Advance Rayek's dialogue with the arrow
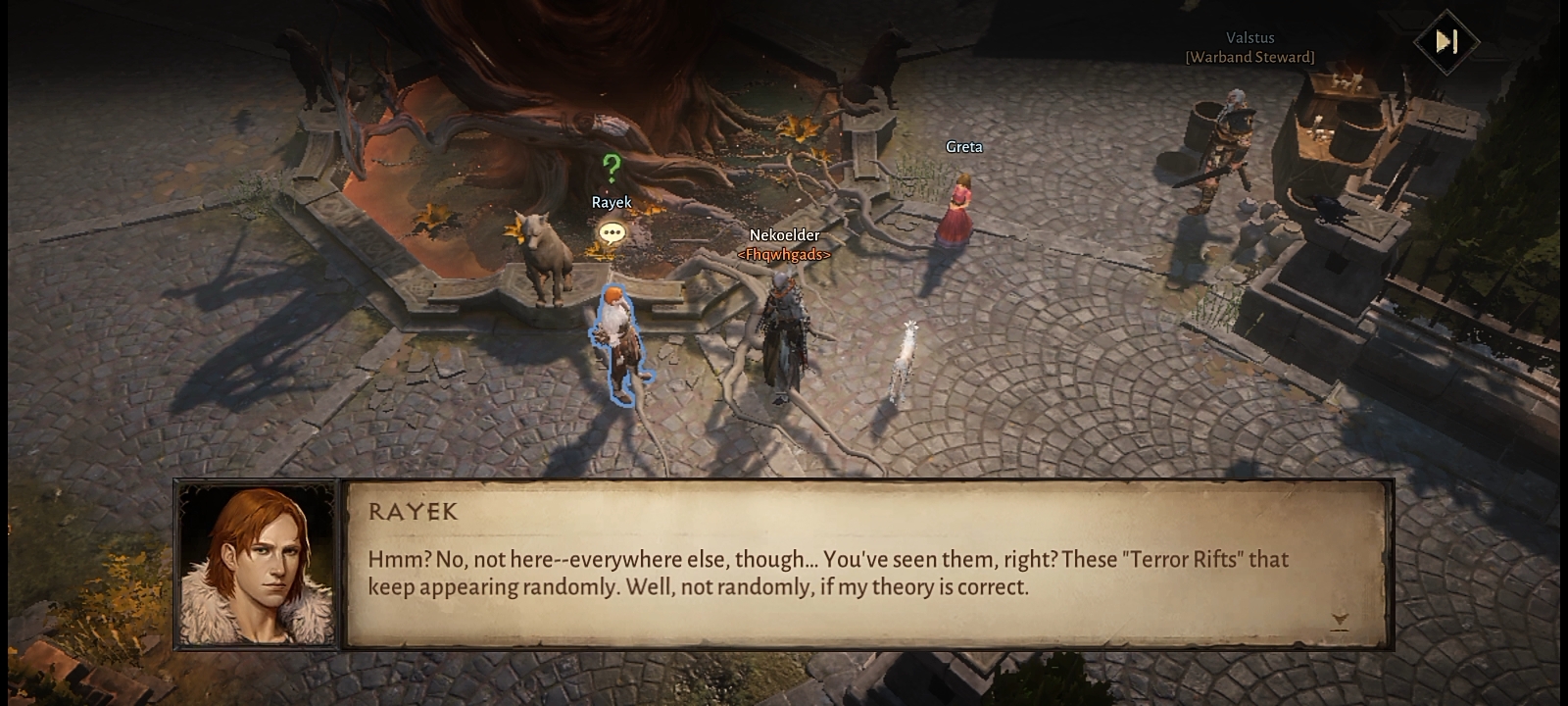 [x=1340, y=620]
